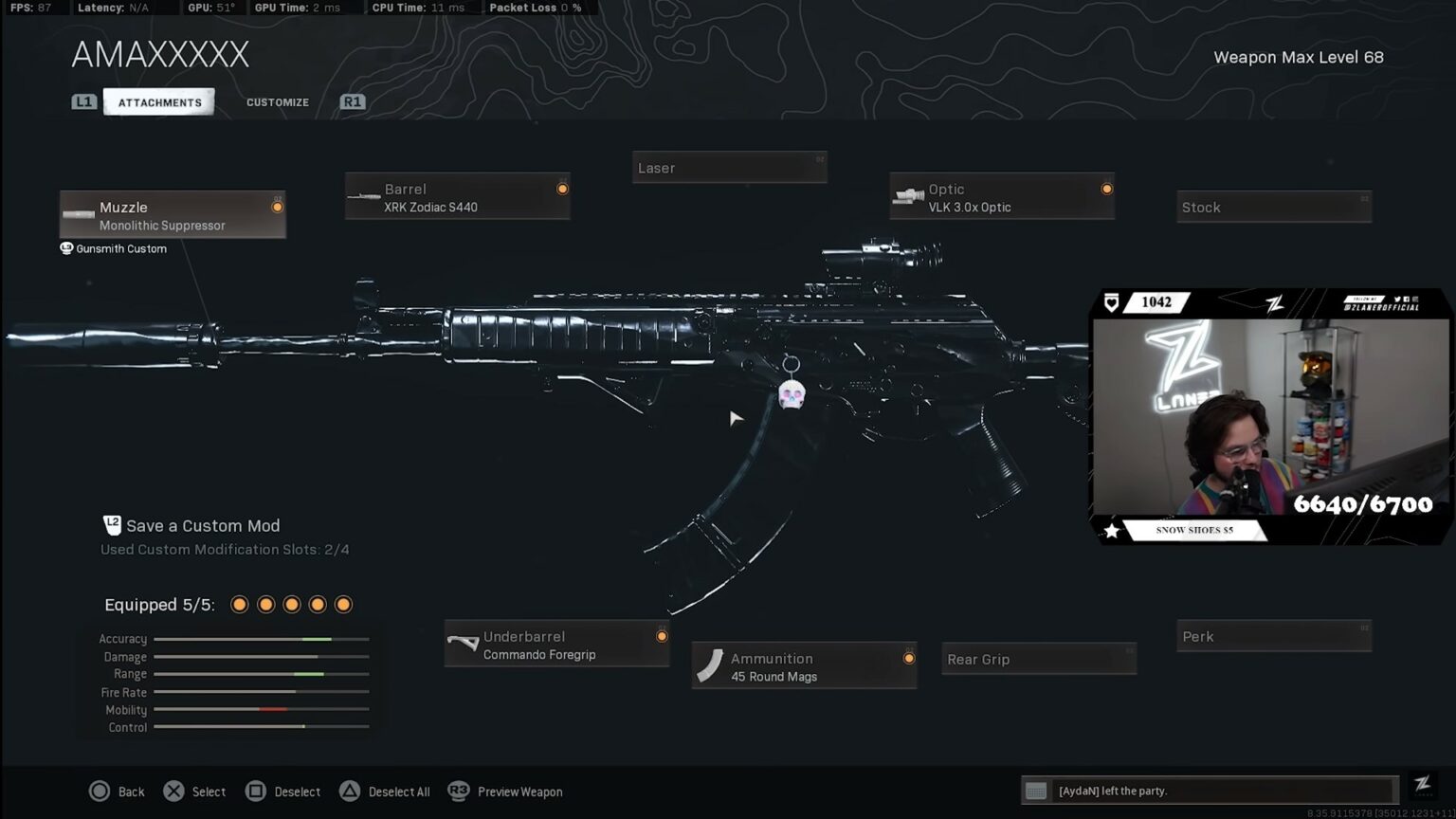Choose the empty Laser attachment slot

(x=729, y=168)
